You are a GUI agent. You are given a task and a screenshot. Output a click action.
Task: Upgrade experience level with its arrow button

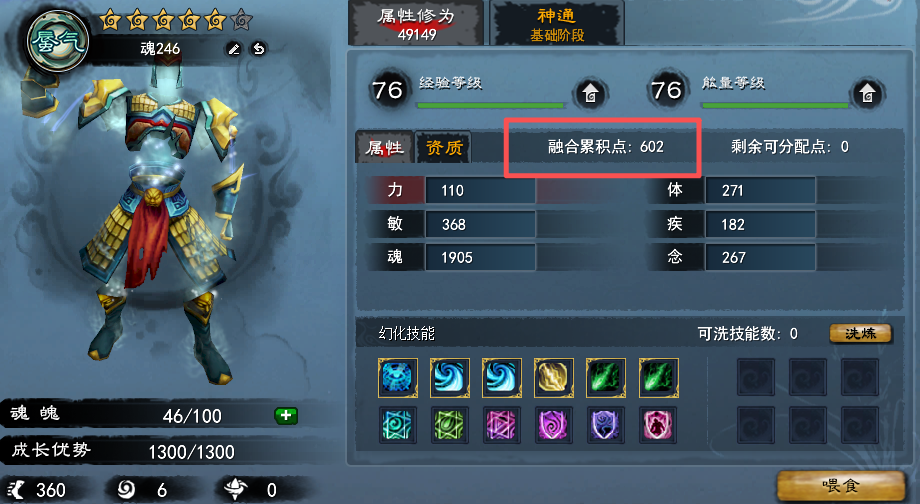[591, 94]
